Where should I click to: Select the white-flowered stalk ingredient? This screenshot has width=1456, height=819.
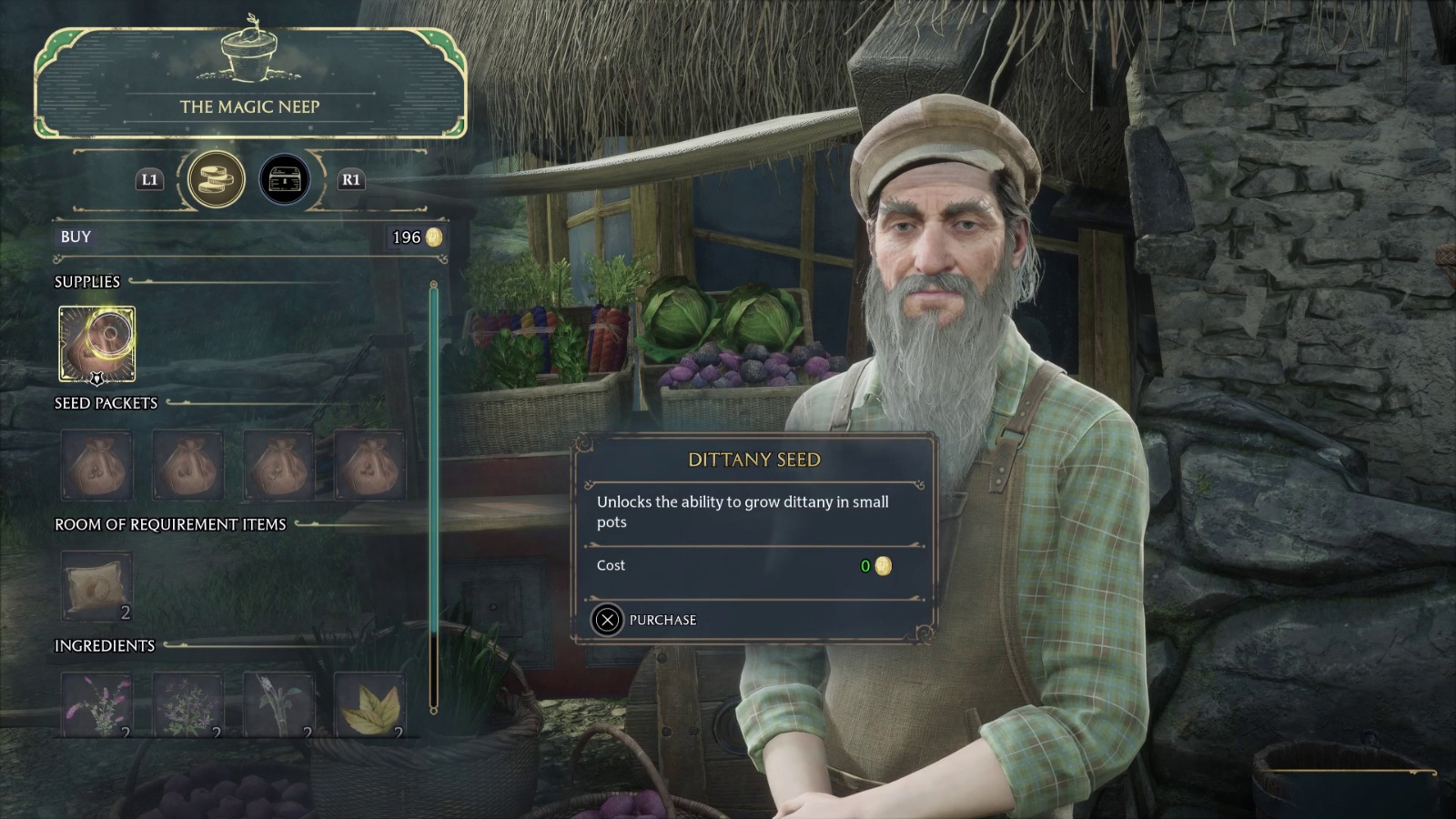[278, 705]
